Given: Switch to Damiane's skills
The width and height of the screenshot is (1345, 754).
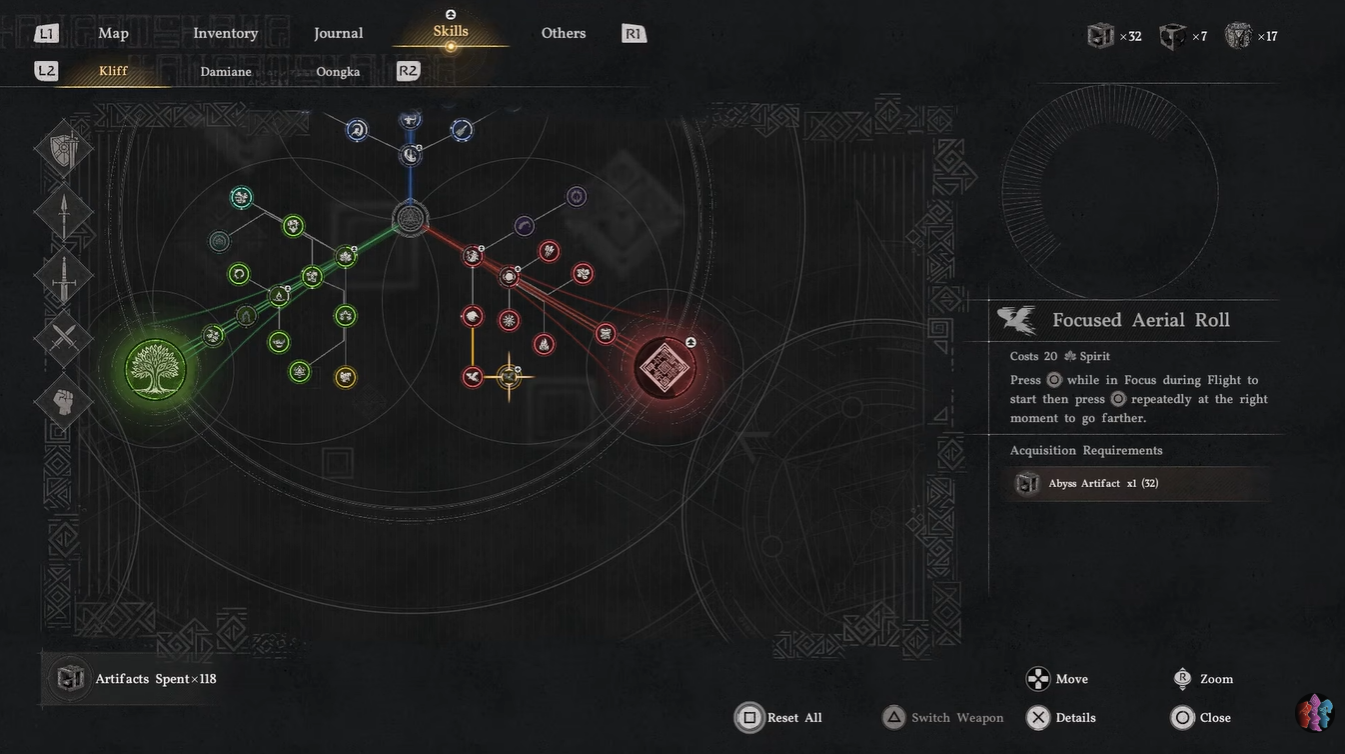Looking at the screenshot, I should 226,71.
